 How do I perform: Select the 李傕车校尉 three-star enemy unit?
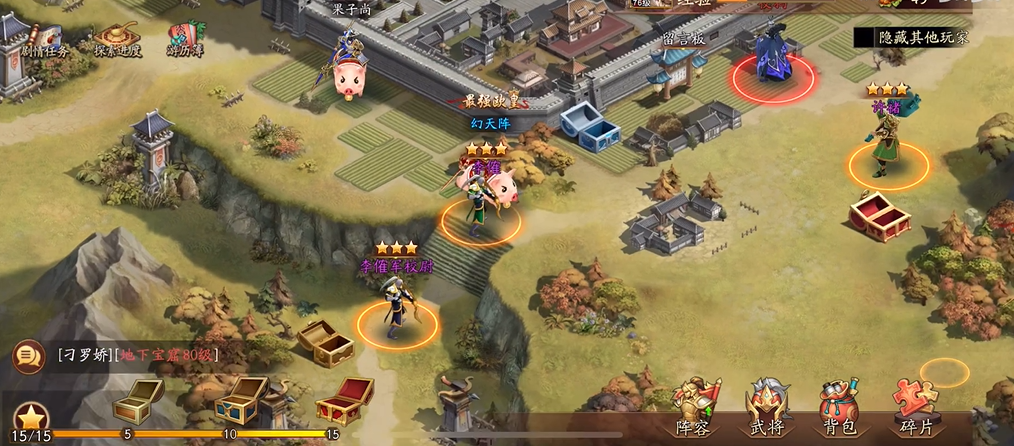396,305
